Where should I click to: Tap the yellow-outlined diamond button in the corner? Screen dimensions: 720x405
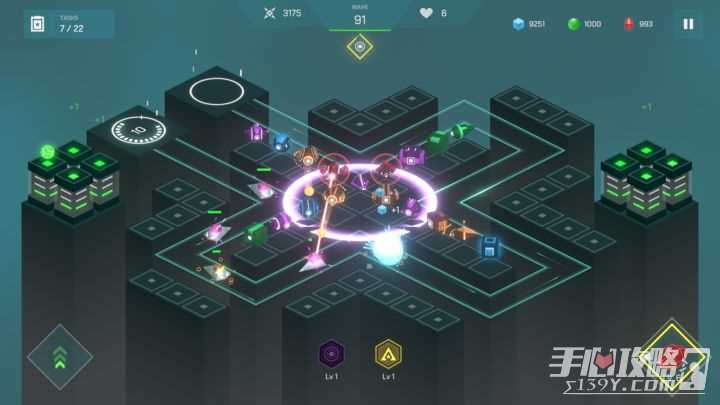click(674, 356)
